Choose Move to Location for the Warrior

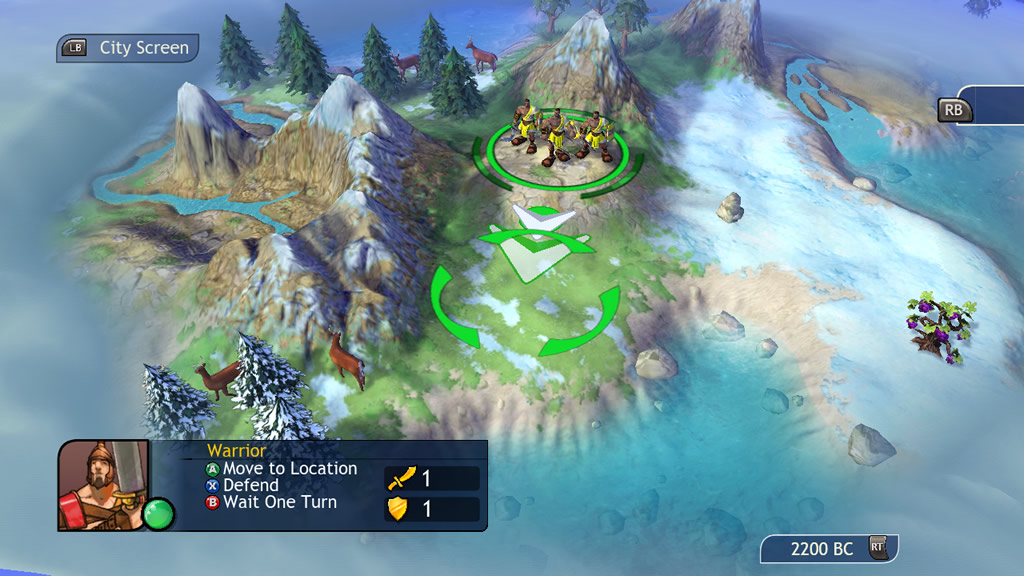point(280,468)
